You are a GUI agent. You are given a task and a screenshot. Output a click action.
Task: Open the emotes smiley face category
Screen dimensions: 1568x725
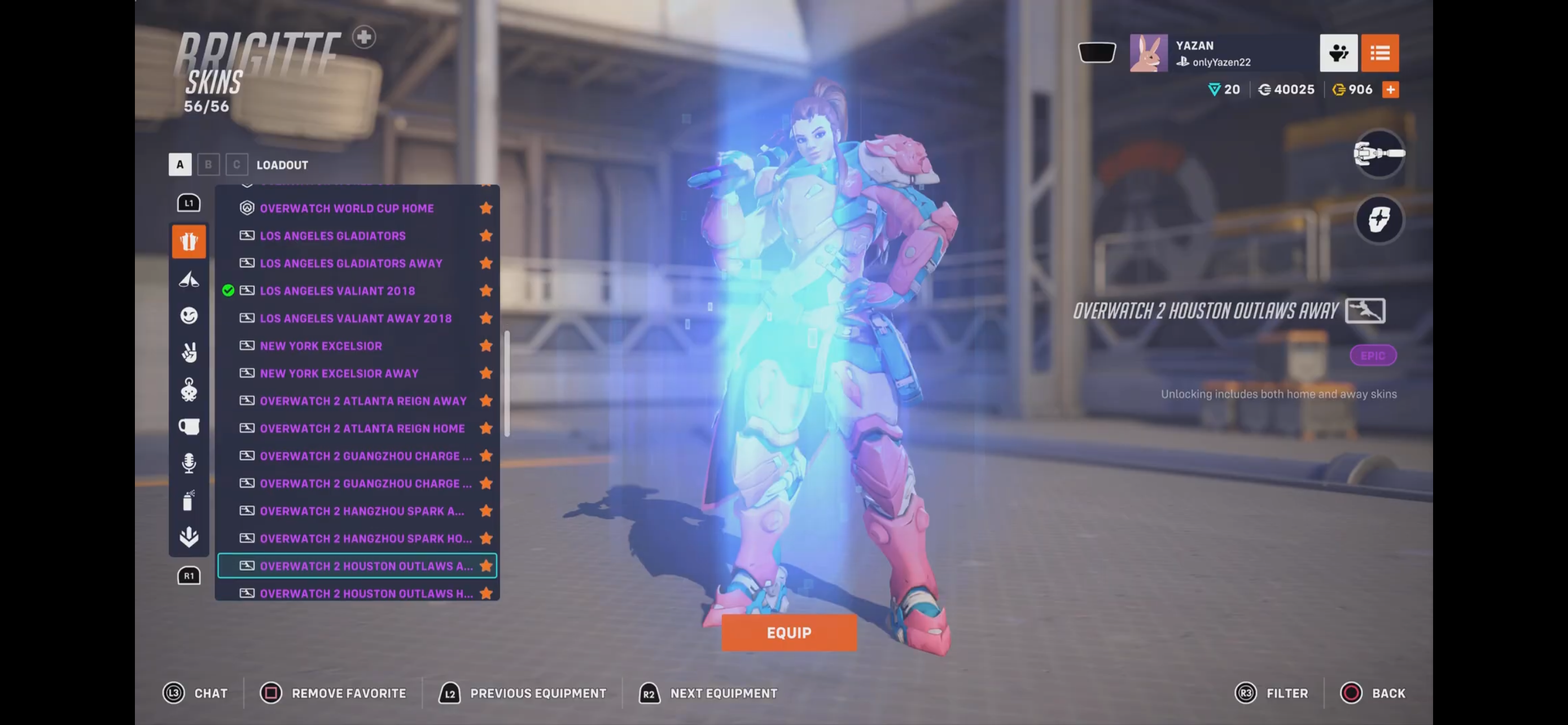(189, 315)
